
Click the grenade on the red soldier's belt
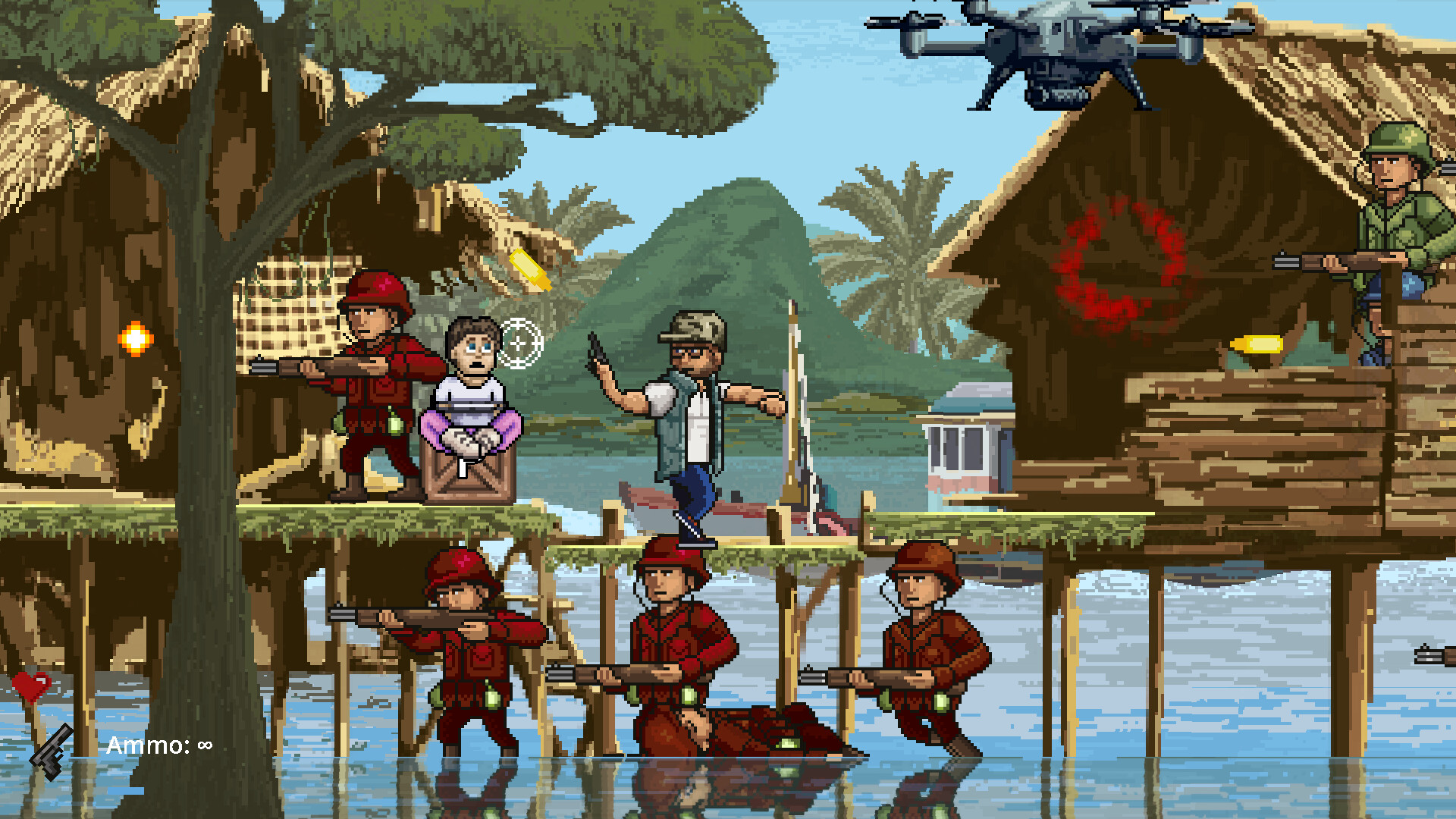tap(396, 425)
